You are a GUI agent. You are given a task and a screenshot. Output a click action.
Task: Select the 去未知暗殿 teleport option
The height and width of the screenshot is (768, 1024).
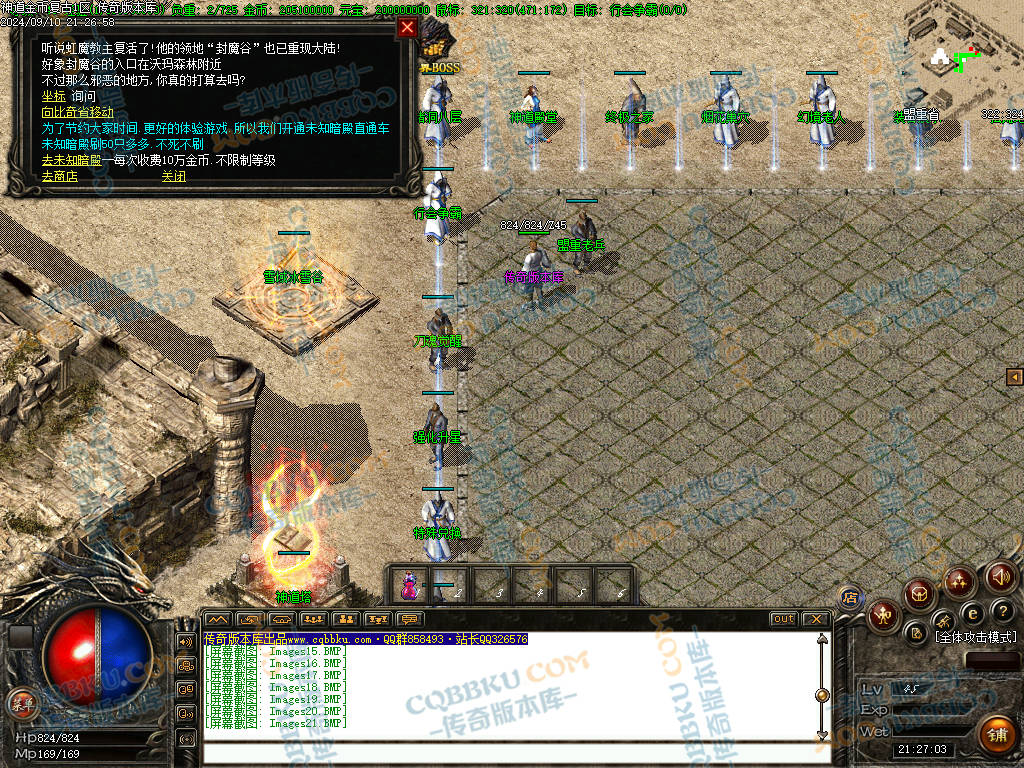(72, 160)
